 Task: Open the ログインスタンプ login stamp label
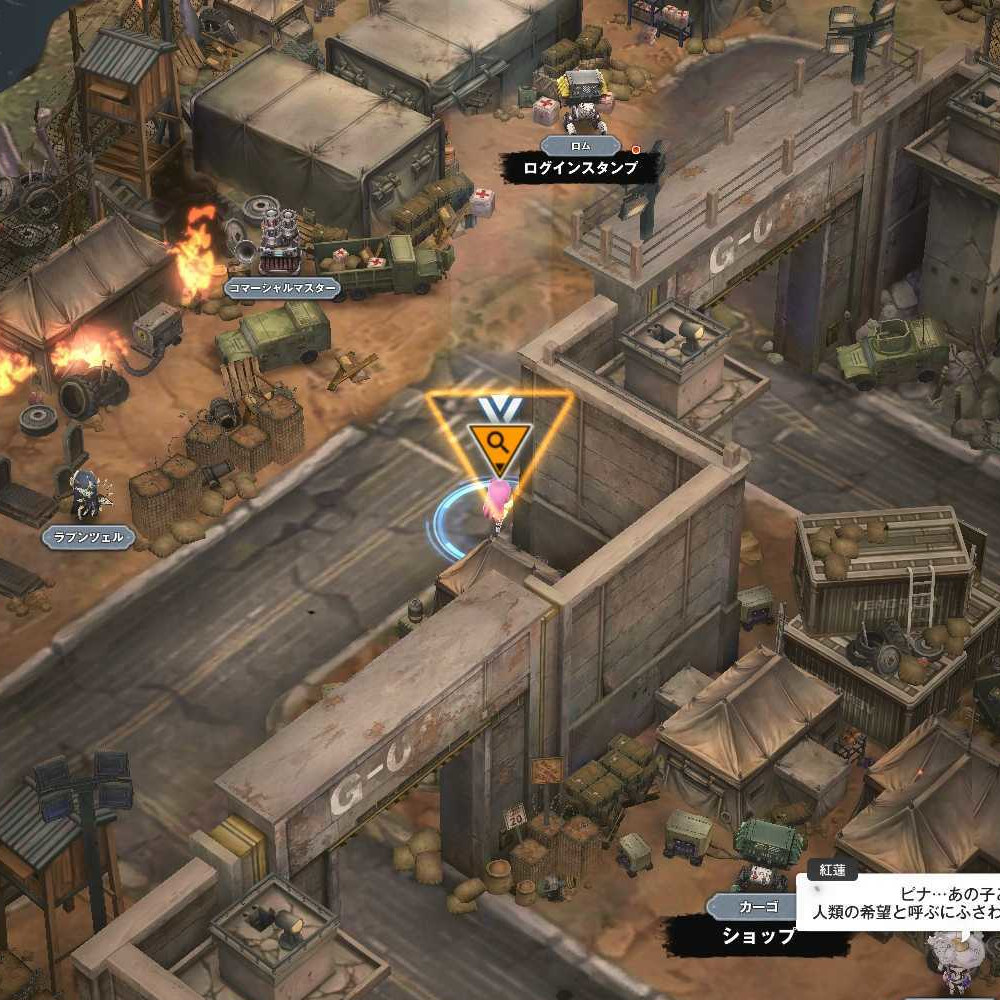tap(581, 168)
